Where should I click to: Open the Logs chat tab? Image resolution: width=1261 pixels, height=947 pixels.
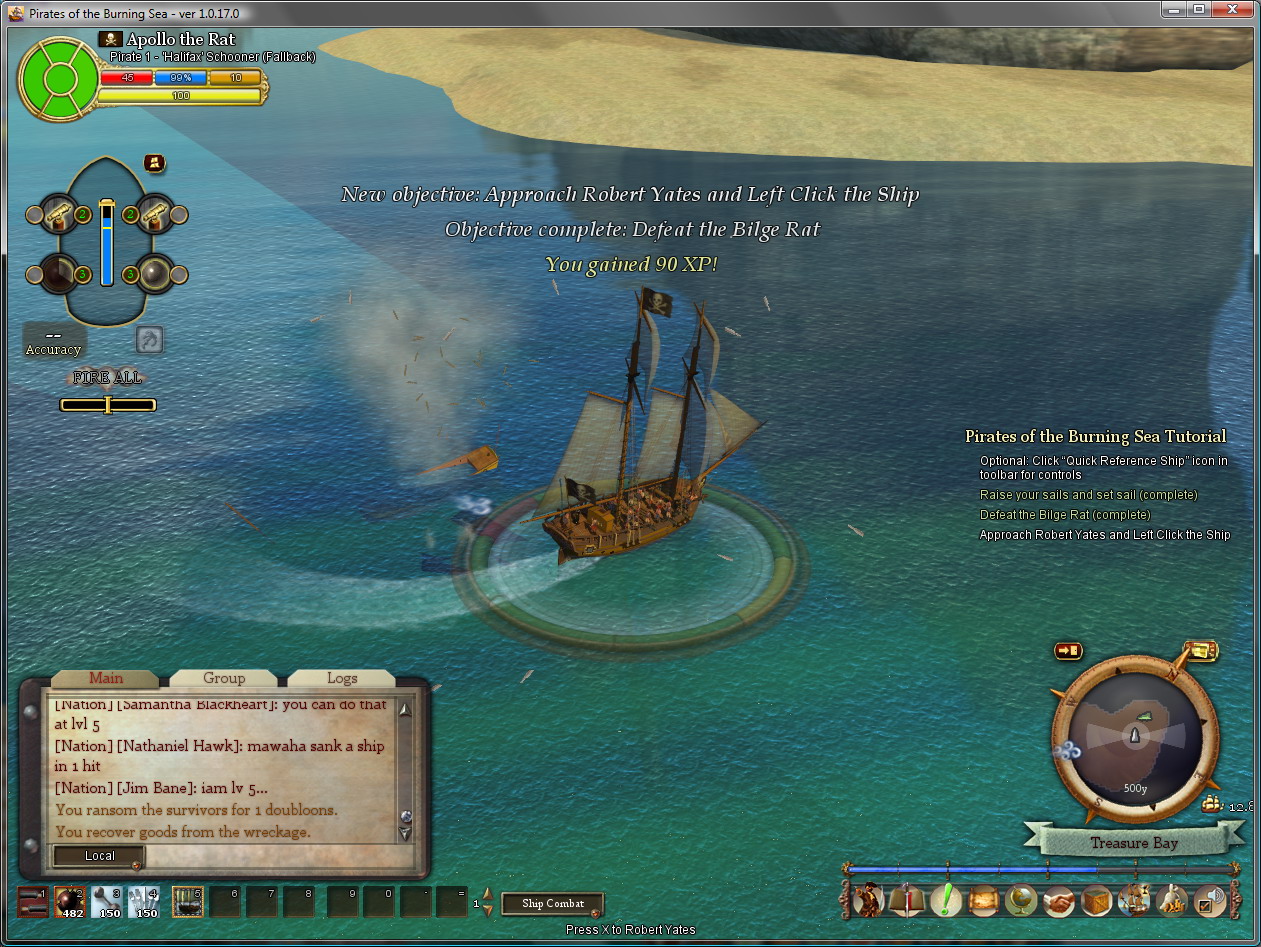pyautogui.click(x=342, y=678)
